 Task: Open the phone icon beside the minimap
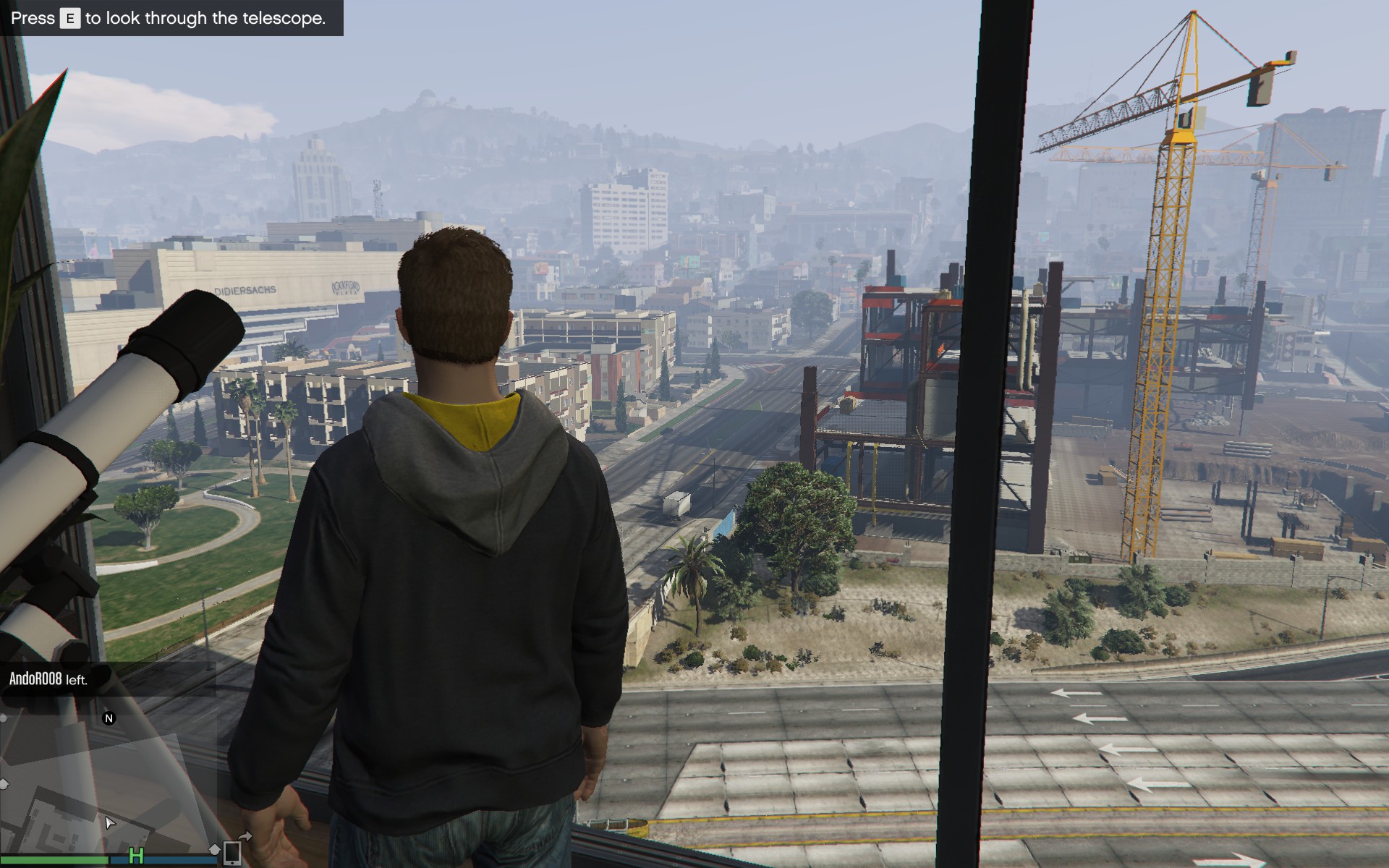[231, 854]
